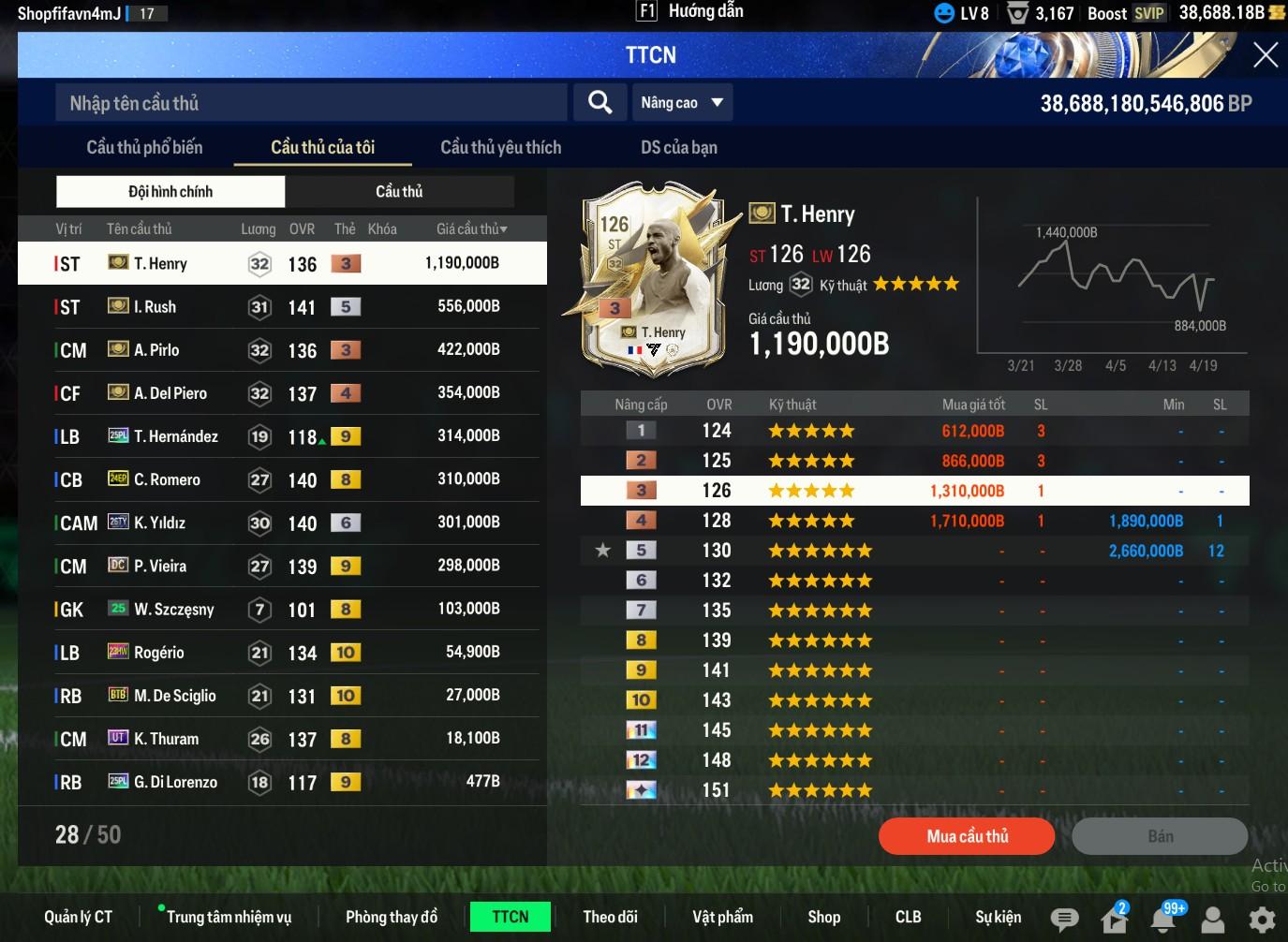The image size is (1288, 942).
Task: Open the Nâng cao dropdown
Action: tap(682, 103)
